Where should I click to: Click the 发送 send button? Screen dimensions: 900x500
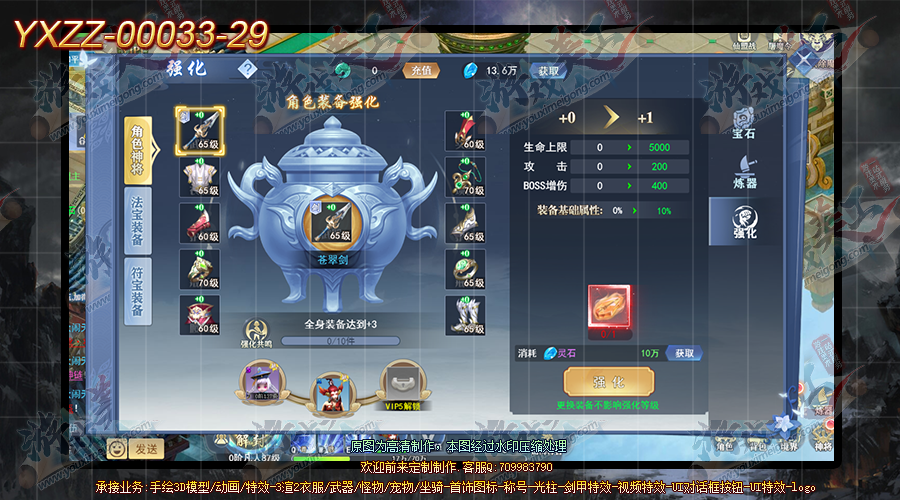(145, 449)
